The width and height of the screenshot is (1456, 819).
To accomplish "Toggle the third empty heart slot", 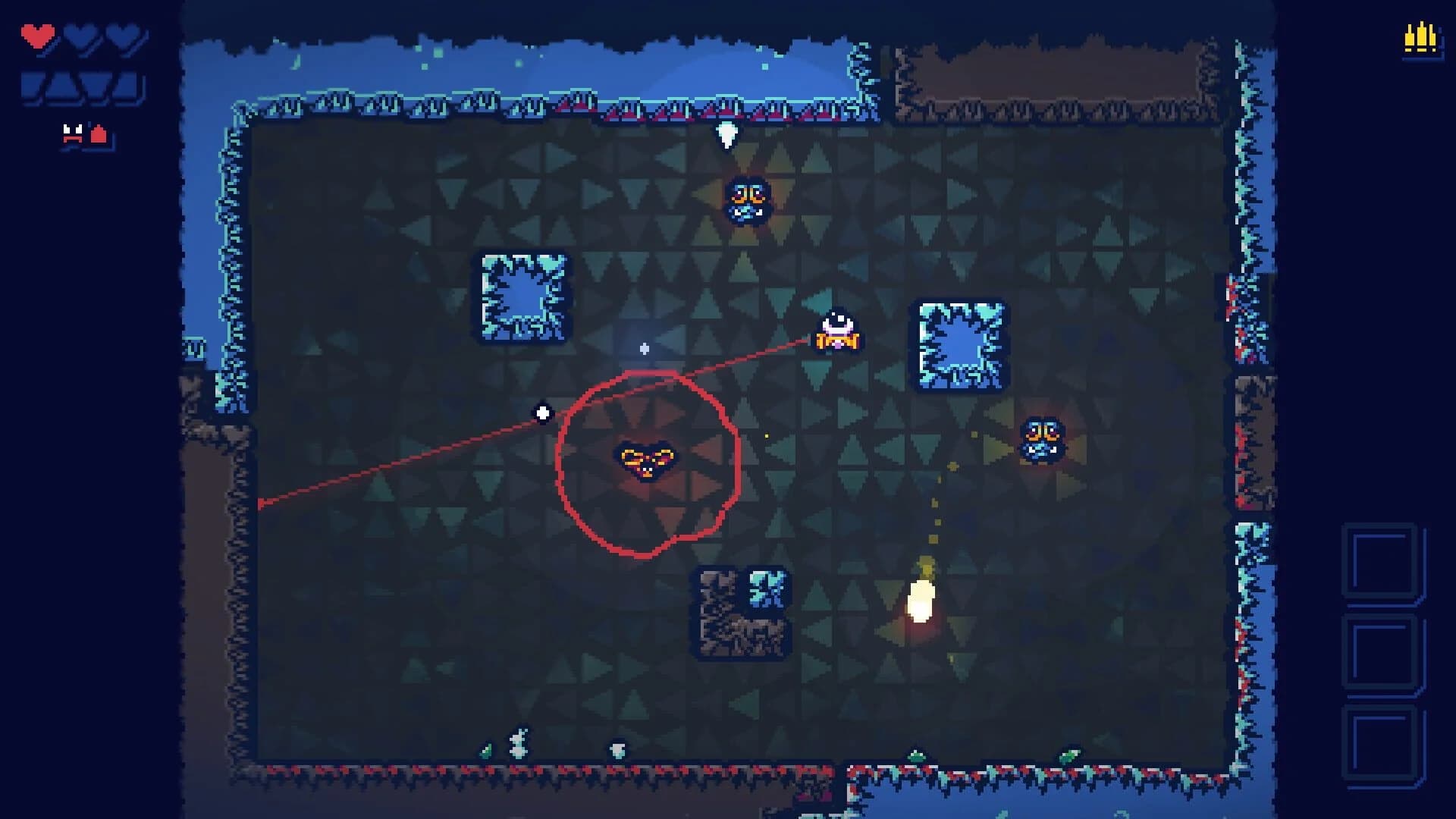I will point(121,34).
